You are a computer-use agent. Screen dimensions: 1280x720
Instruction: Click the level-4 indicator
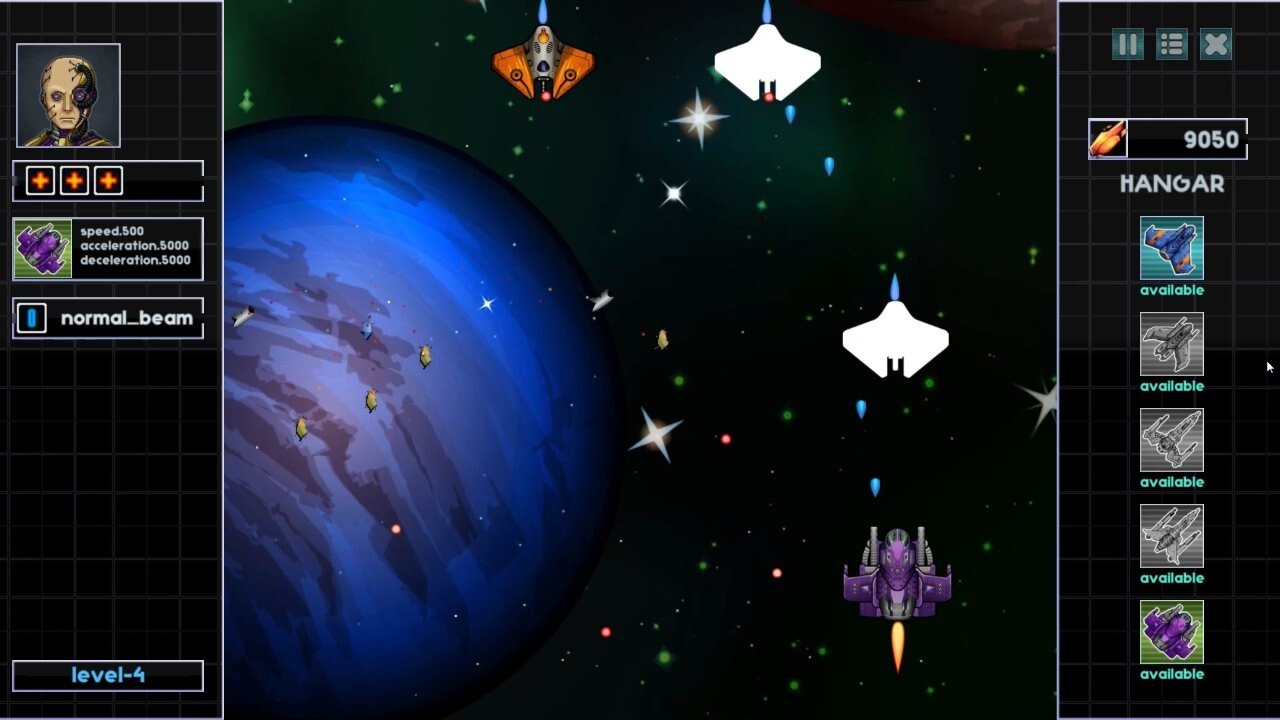click(x=107, y=675)
